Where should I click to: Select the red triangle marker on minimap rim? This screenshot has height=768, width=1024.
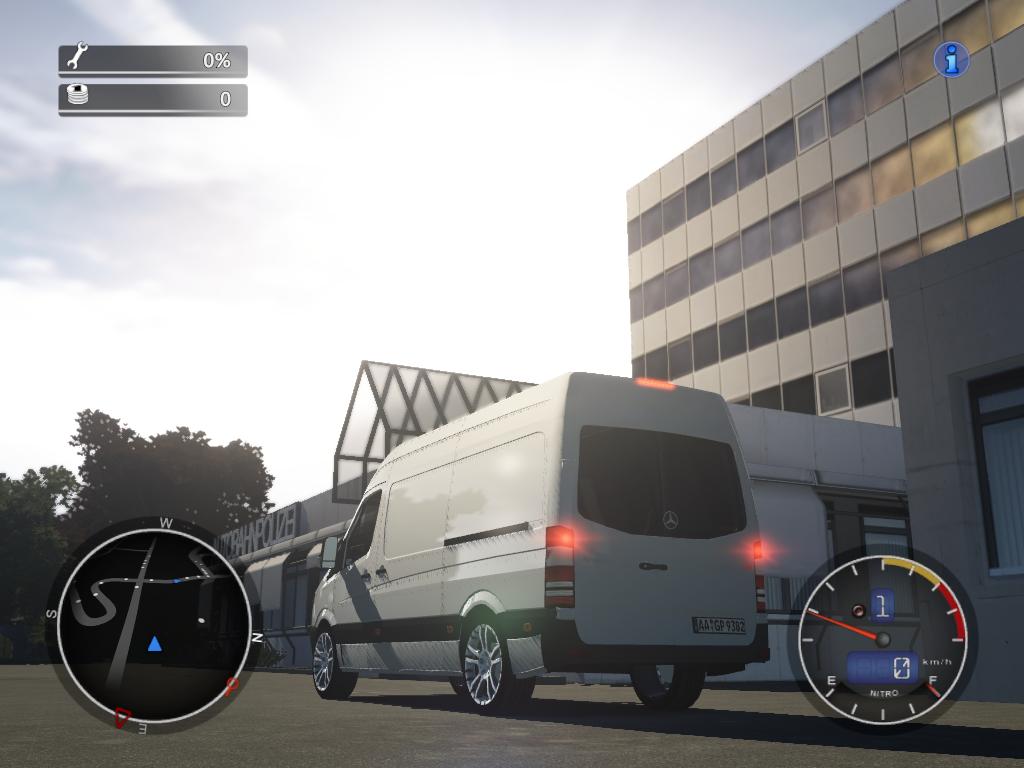tap(124, 716)
